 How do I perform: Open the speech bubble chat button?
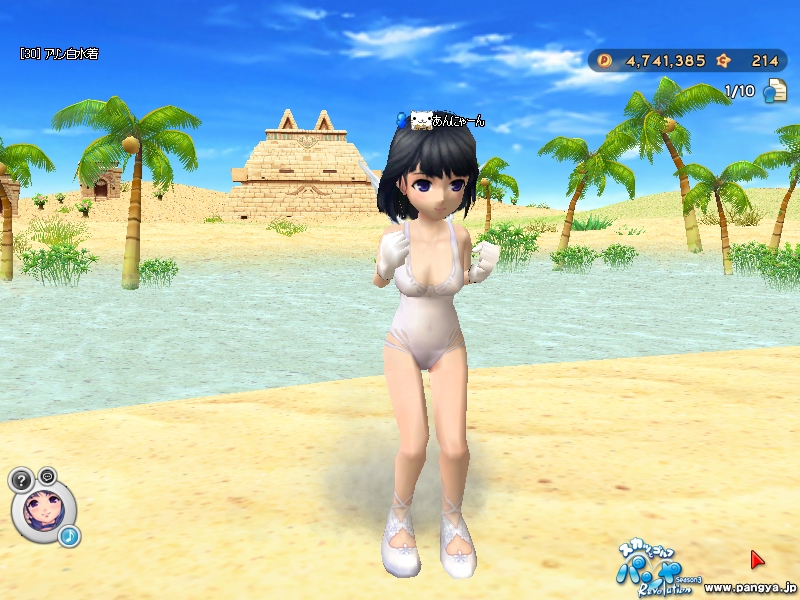pyautogui.click(x=47, y=475)
